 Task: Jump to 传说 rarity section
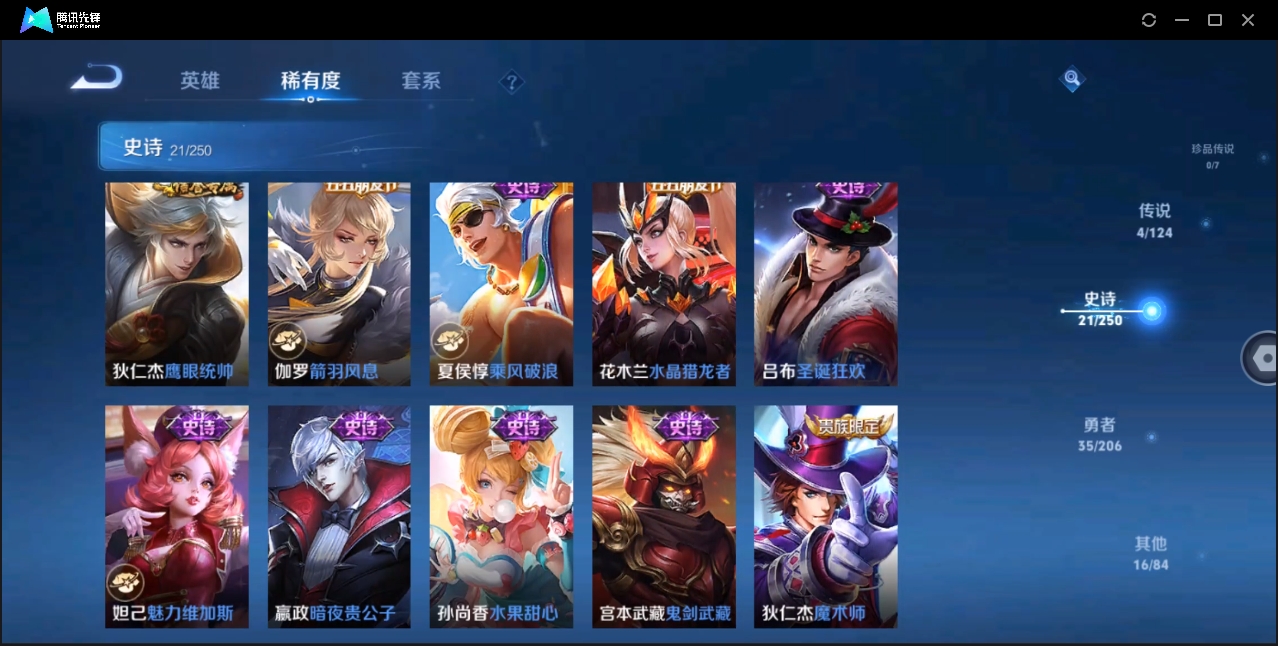click(x=1154, y=220)
